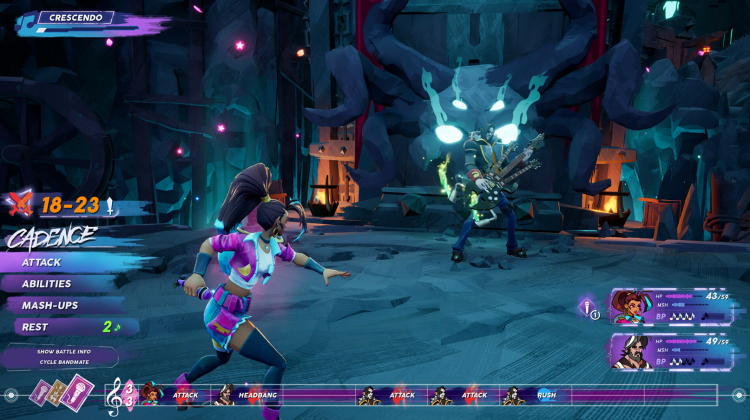Select Cadence's party portrait card
Viewport: 750px width, 420px height.
coord(671,306)
